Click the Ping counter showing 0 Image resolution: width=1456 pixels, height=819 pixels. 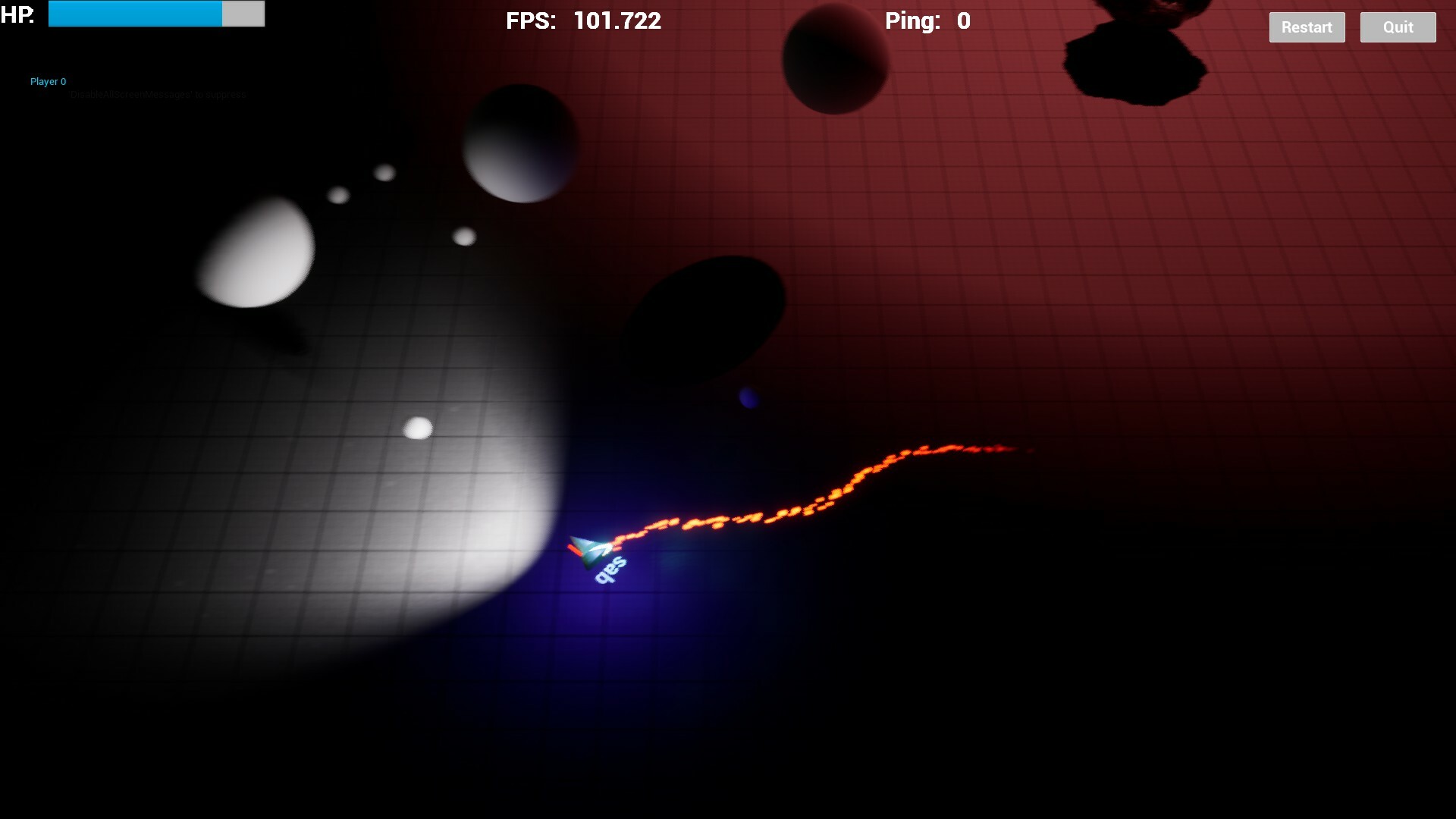(927, 21)
